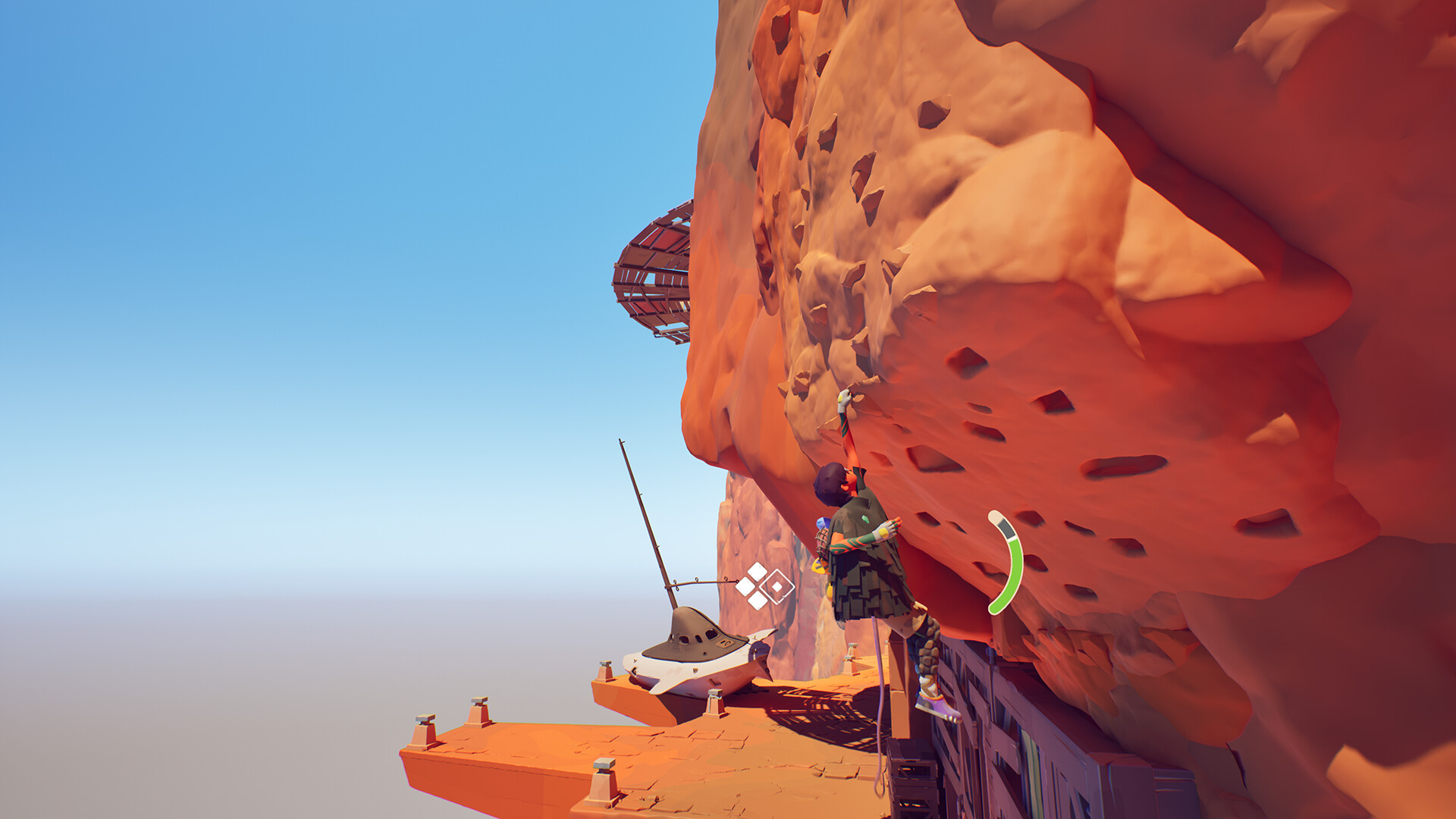Click the left white diamond of the prompt
1456x819 pixels.
coord(745,585)
